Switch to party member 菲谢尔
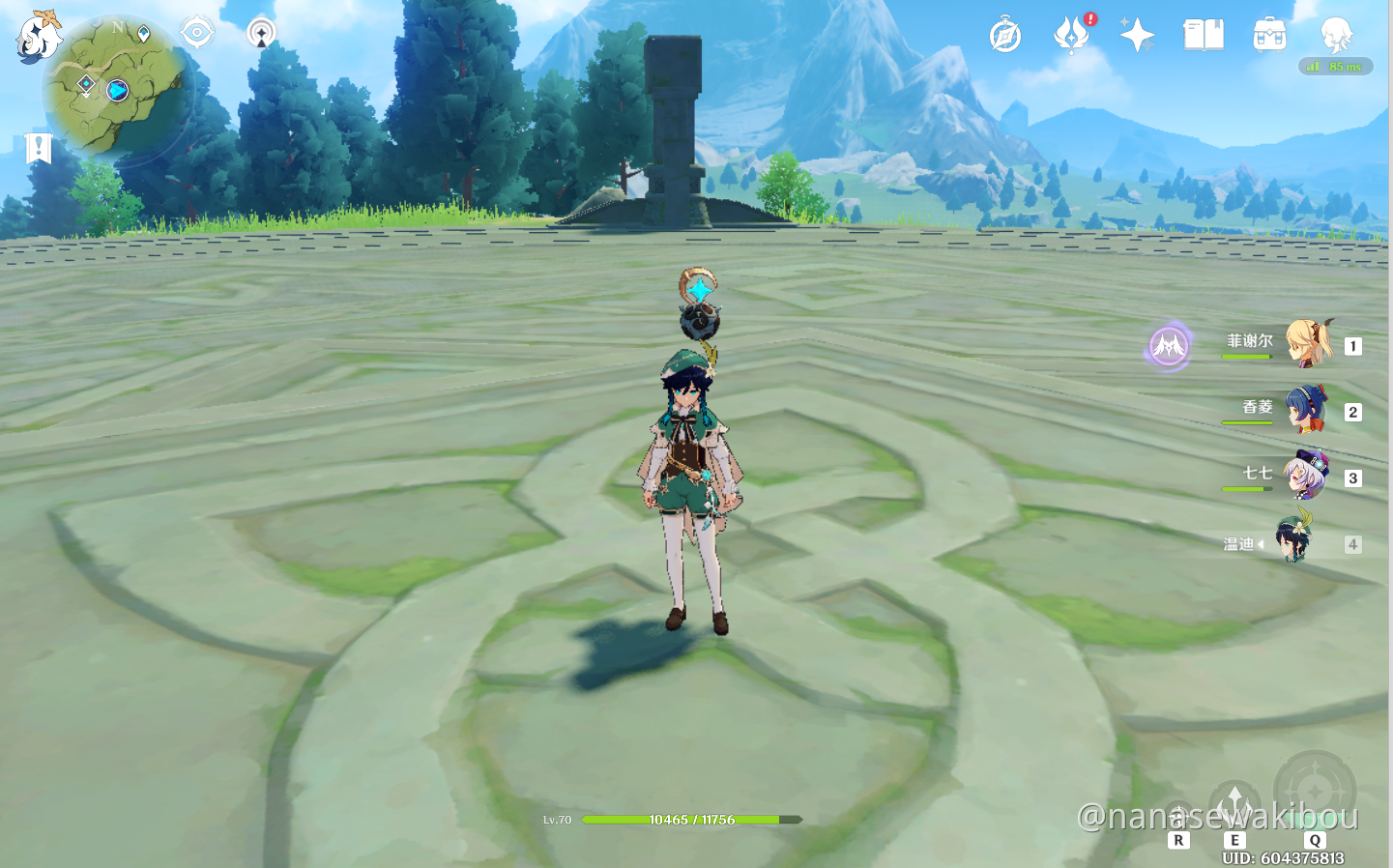 (x=1307, y=345)
